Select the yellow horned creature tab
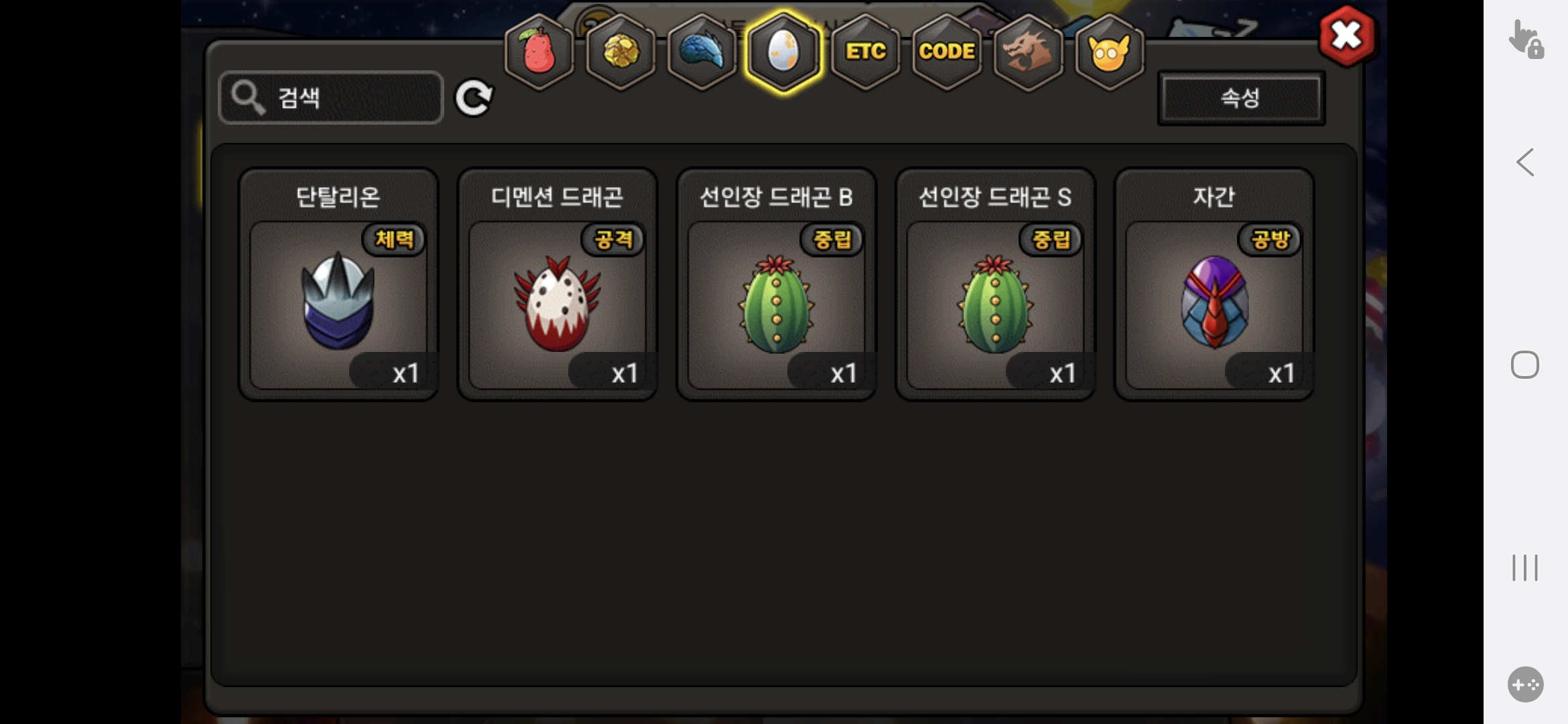 [x=1109, y=52]
